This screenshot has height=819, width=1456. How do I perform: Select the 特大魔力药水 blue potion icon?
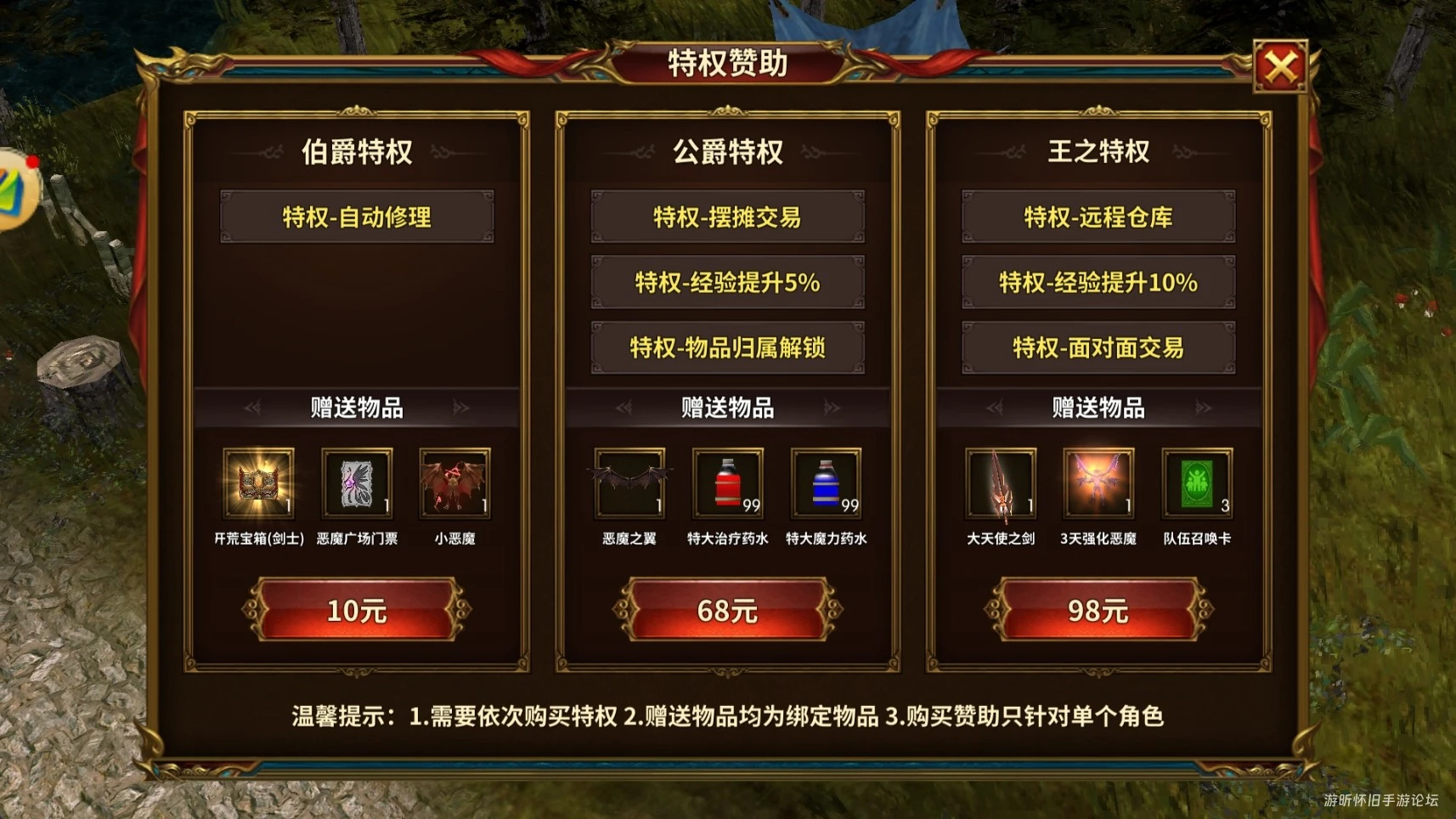pyautogui.click(x=826, y=485)
